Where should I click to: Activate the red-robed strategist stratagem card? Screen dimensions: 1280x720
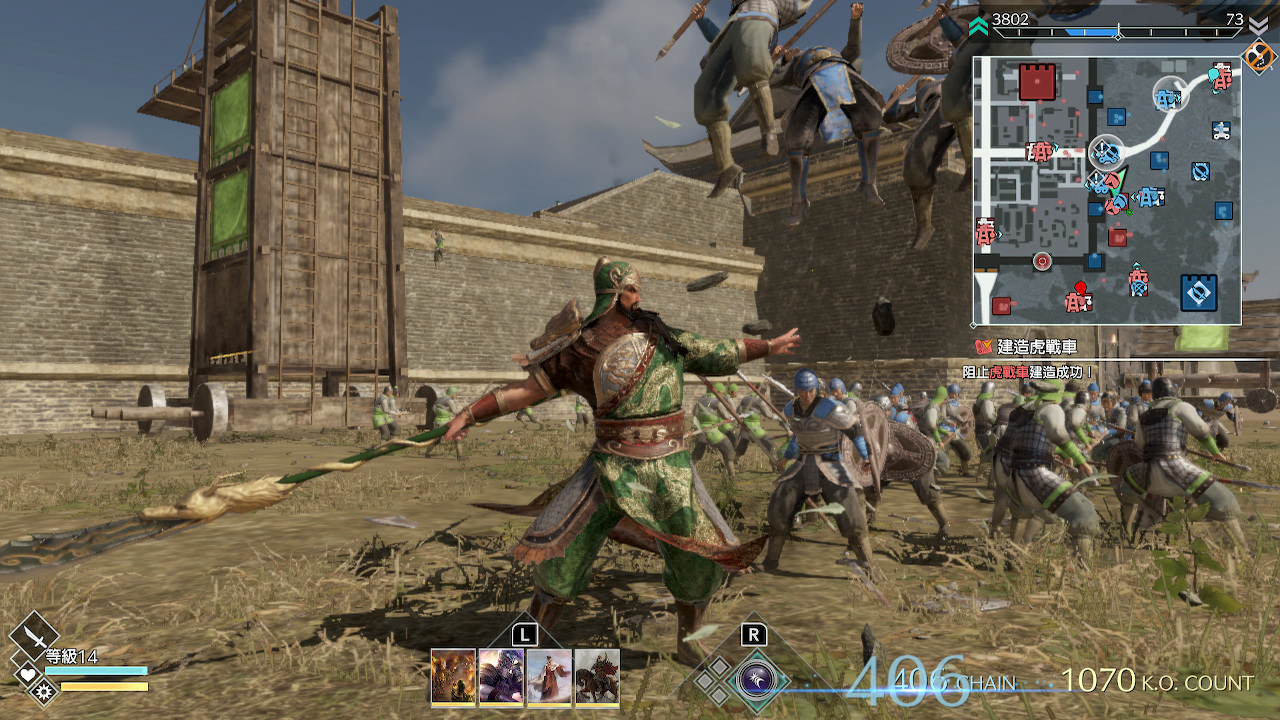point(549,677)
